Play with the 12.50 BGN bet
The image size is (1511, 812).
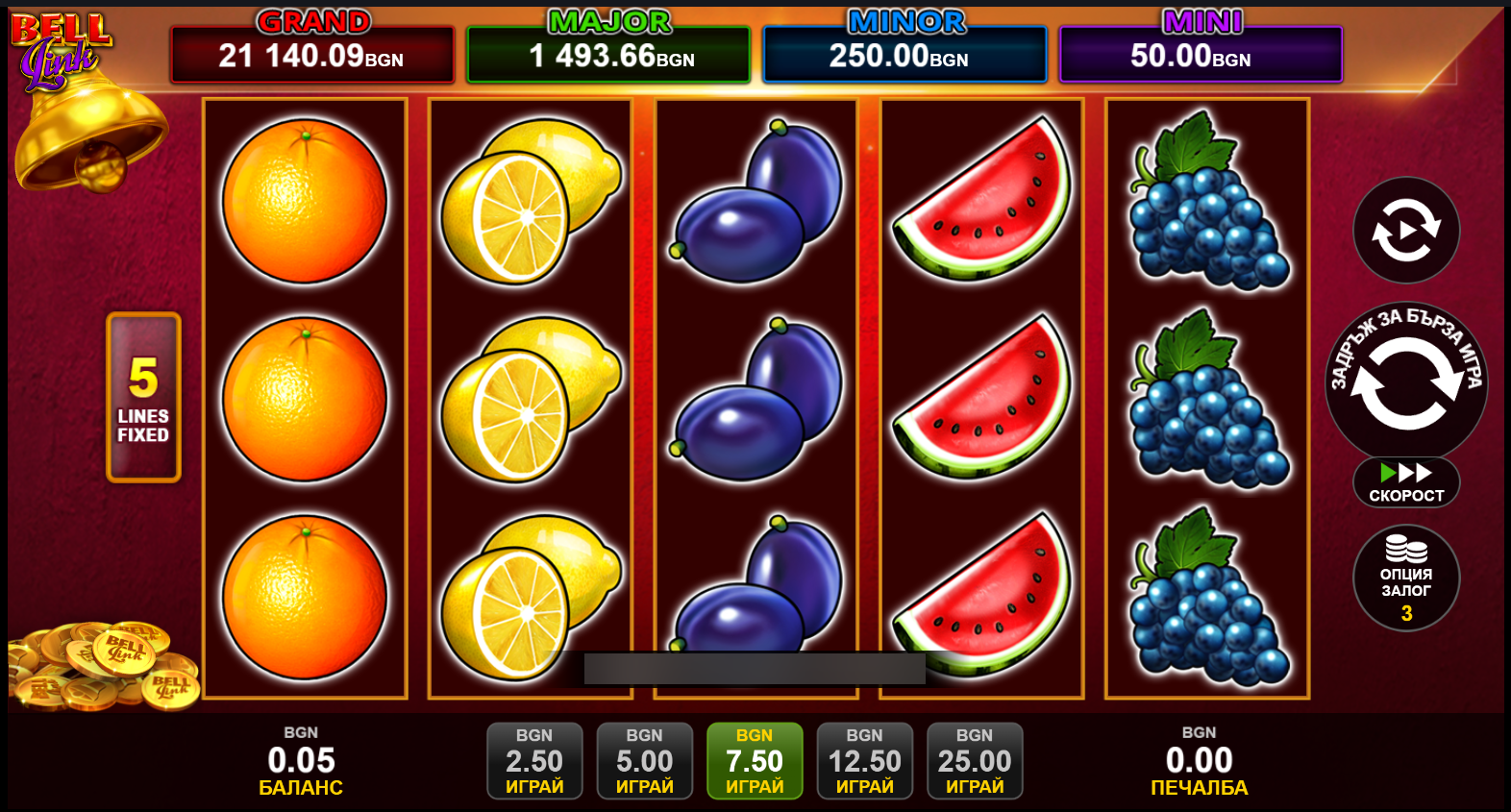(864, 761)
